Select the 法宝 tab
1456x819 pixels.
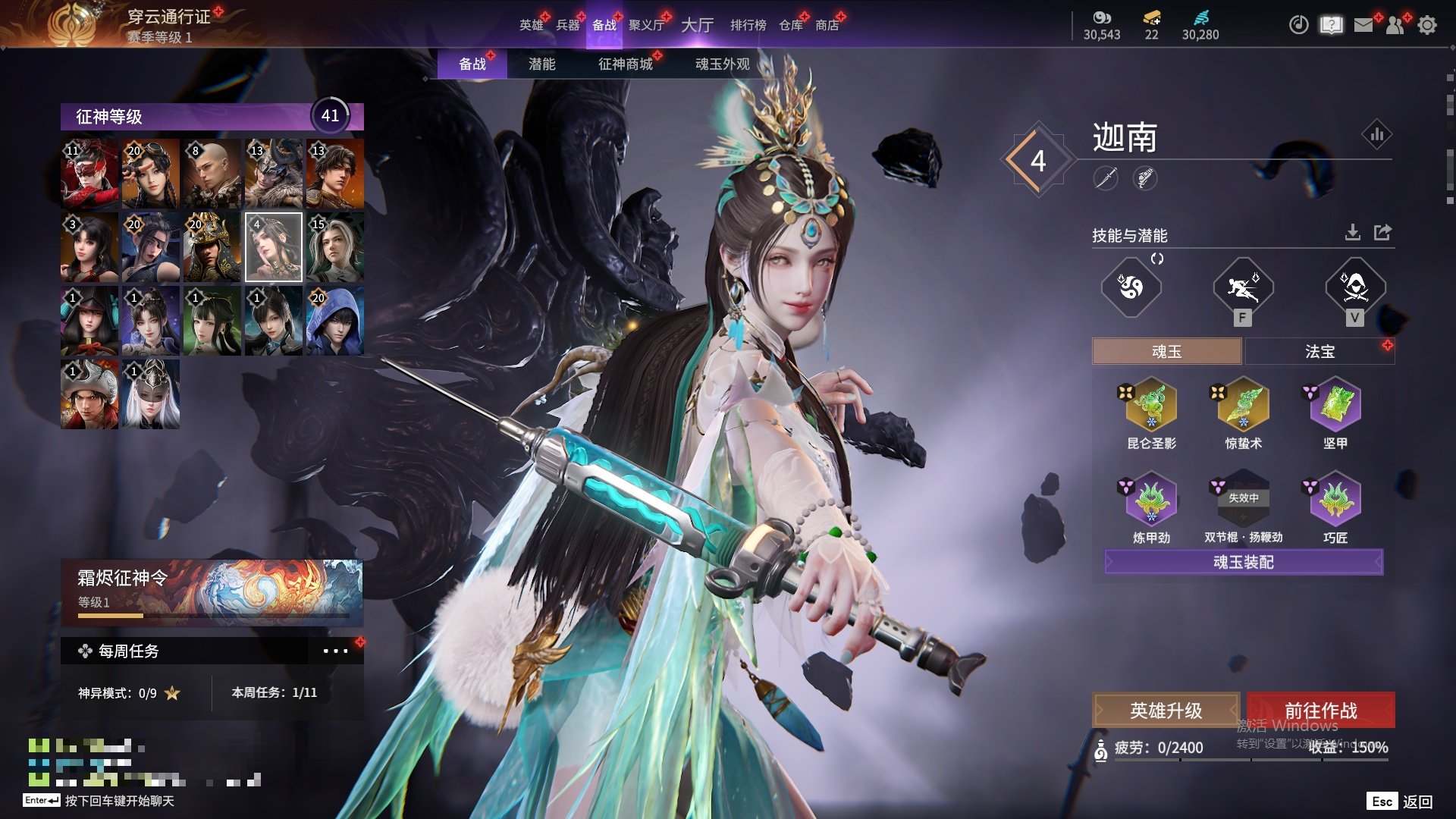(x=1319, y=351)
